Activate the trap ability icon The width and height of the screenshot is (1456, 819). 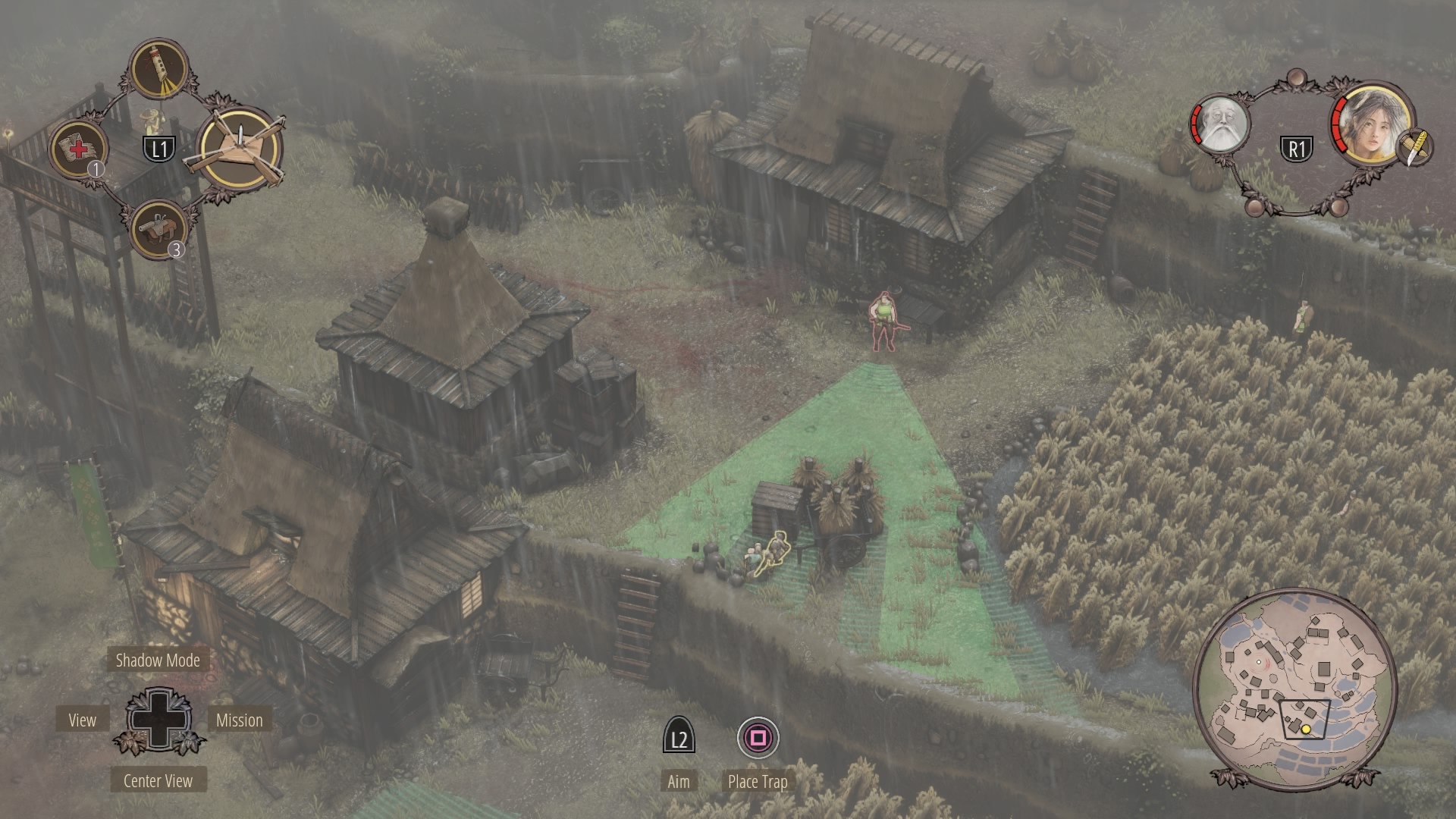[x=240, y=149]
